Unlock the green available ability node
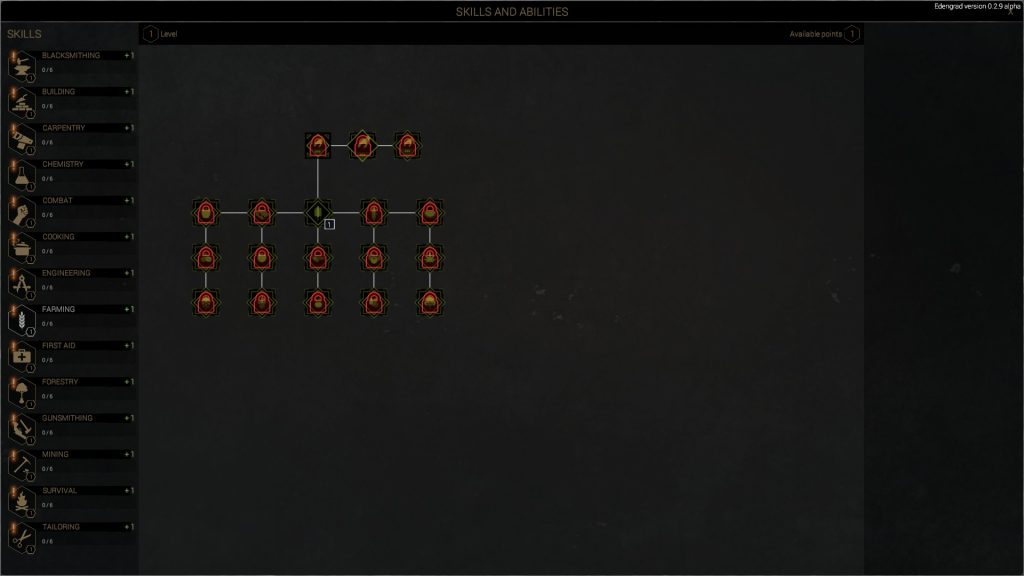The image size is (1024, 576). 317,212
